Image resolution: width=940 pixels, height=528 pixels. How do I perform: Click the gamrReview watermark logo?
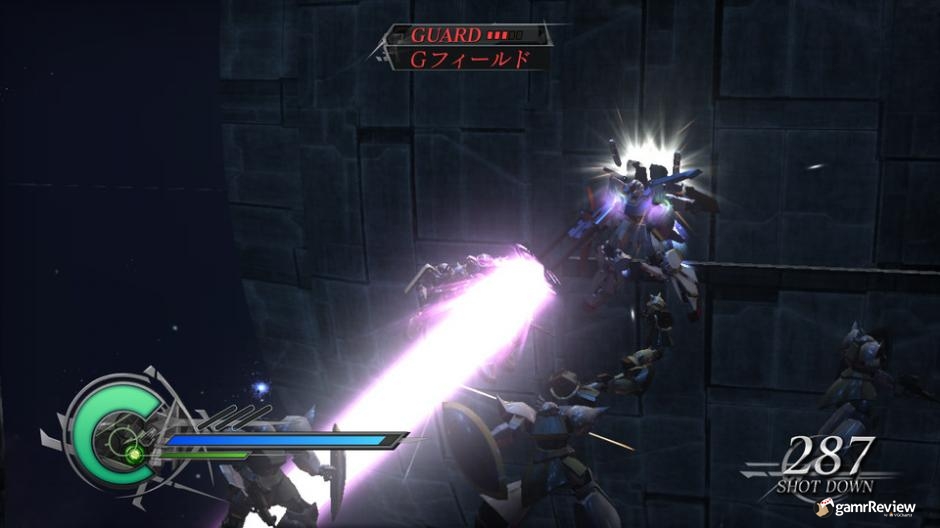[x=866, y=508]
